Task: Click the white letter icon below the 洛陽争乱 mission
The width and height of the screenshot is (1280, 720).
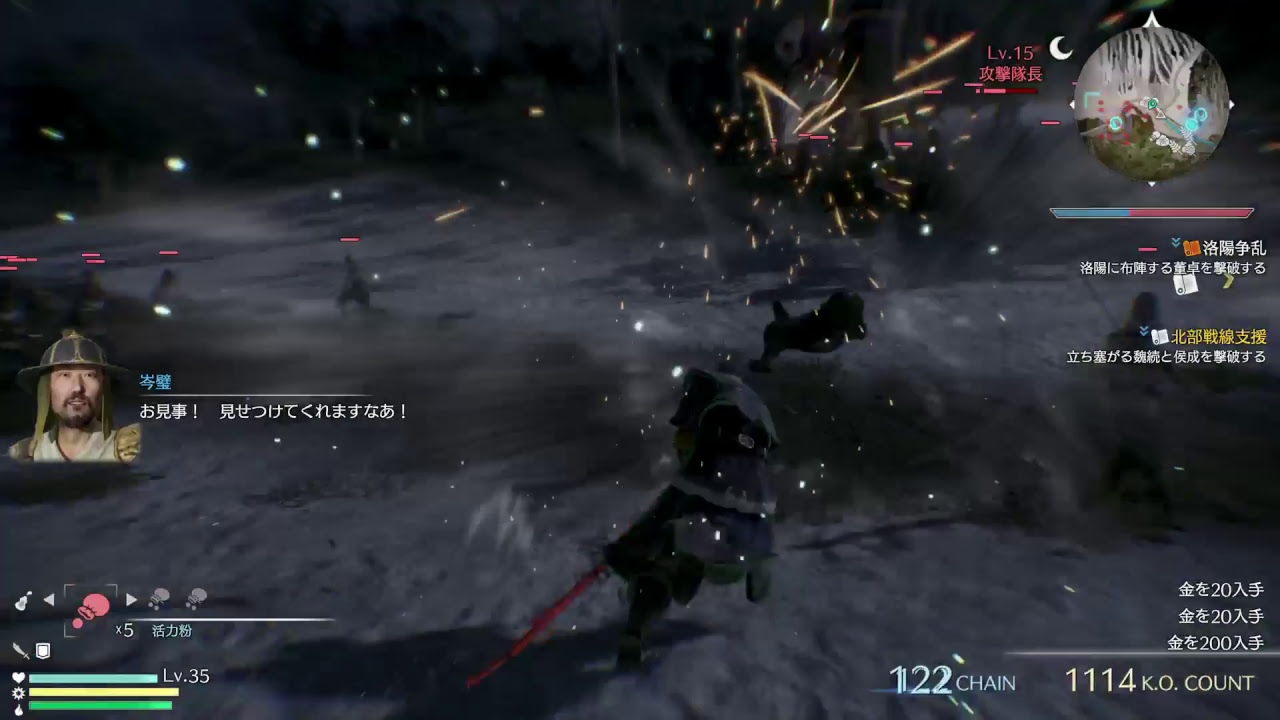Action: pyautogui.click(x=1187, y=286)
